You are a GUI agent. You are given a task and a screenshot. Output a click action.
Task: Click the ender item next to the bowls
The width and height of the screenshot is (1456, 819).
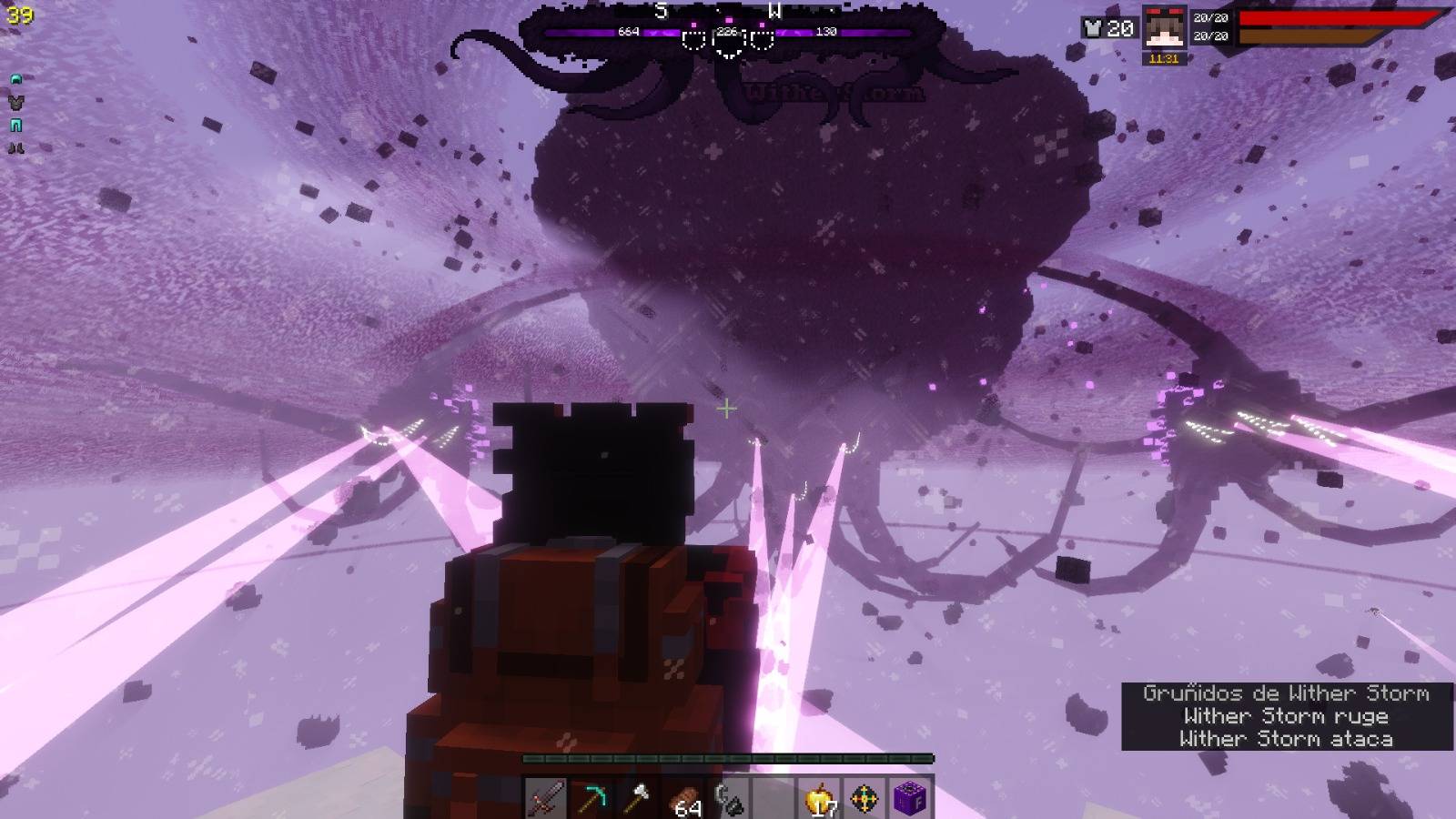730,797
